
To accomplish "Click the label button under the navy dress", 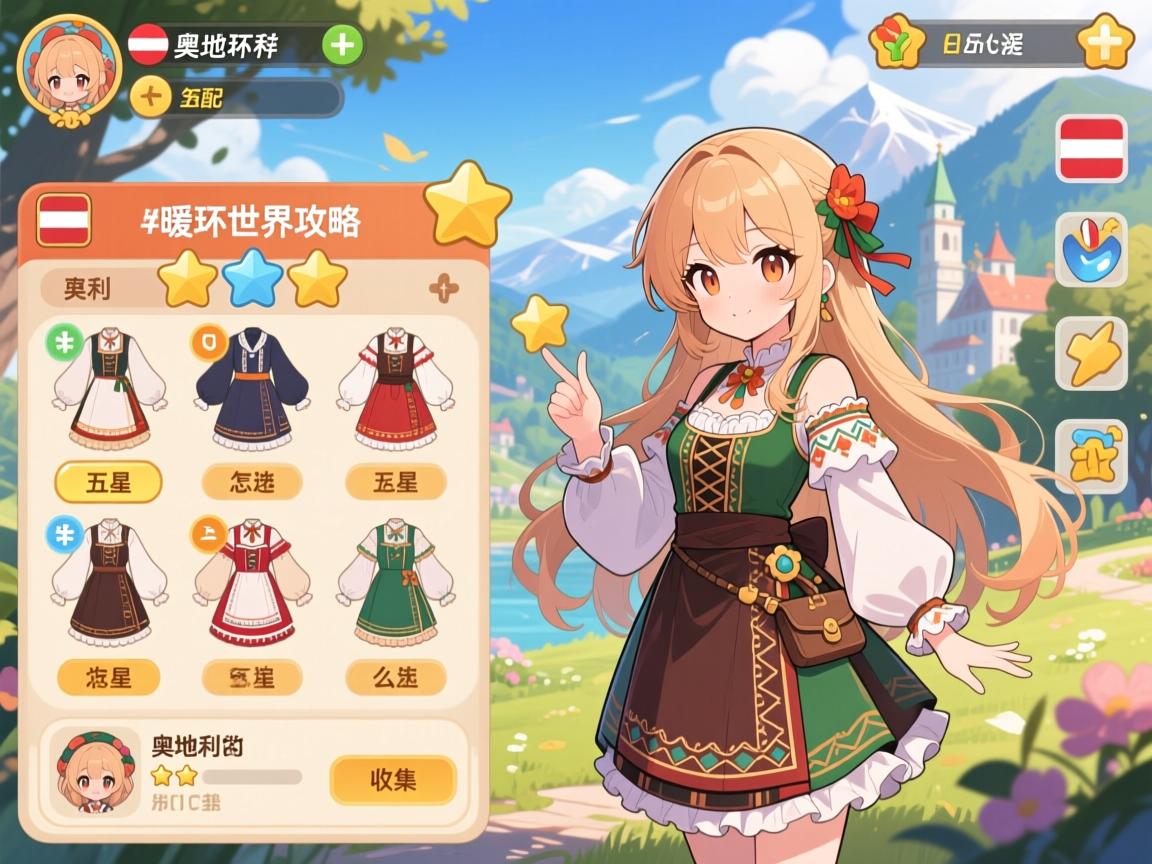I will (251, 483).
